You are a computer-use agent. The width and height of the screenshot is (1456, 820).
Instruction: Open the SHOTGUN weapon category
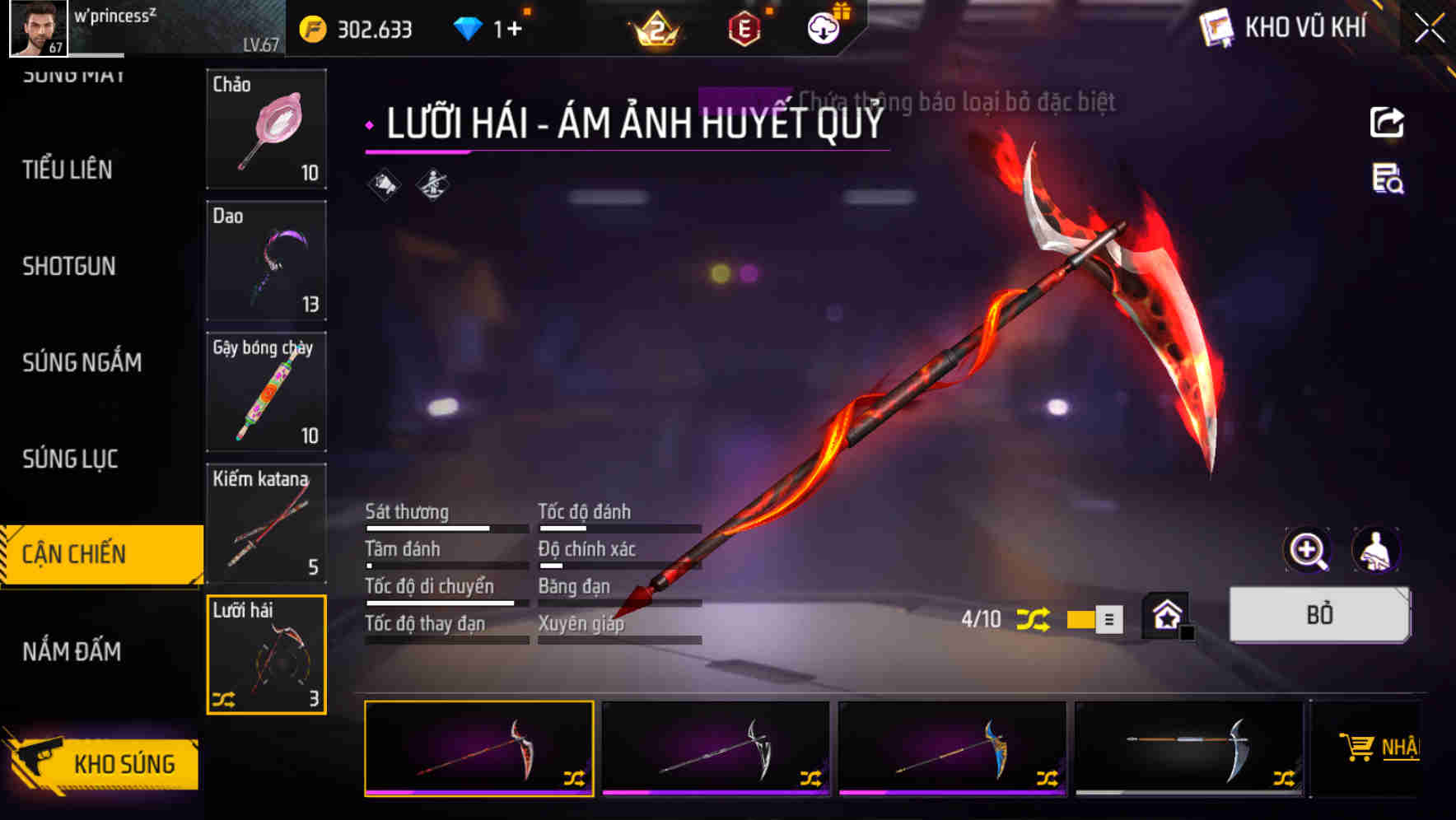[70, 266]
